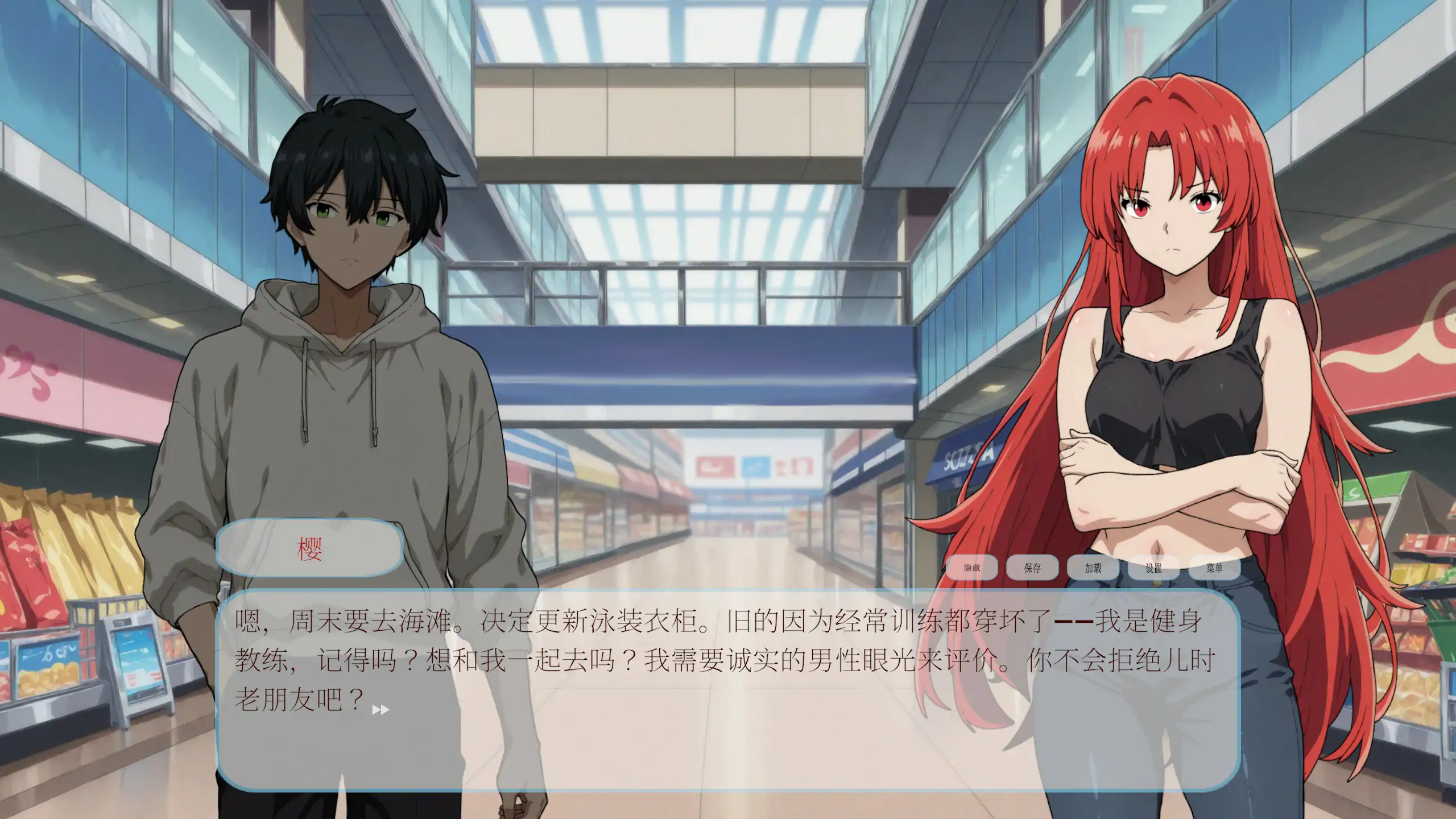1456x819 pixels.
Task: Click the 设置 gear-style settings entry
Action: [1155, 567]
